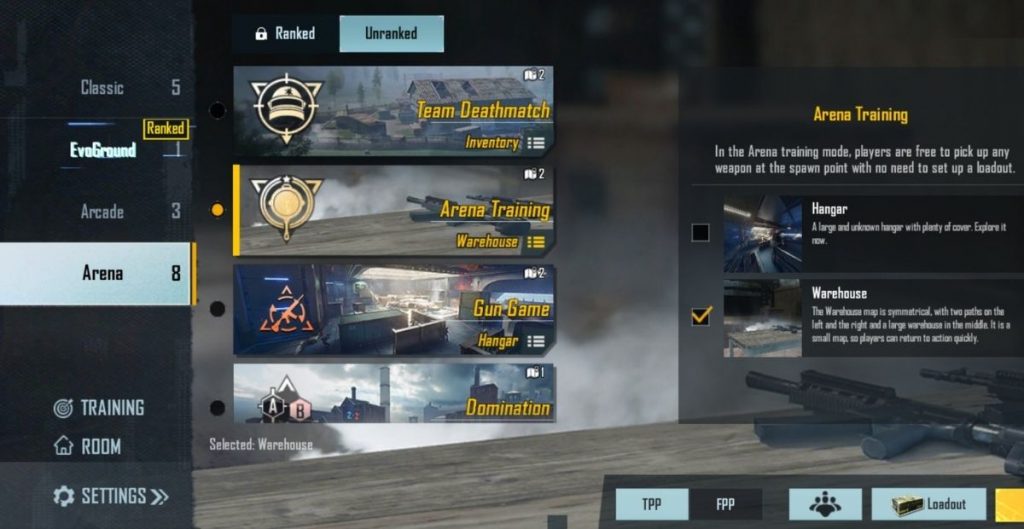Image resolution: width=1024 pixels, height=529 pixels.
Task: Open the Training option
Action: point(99,408)
